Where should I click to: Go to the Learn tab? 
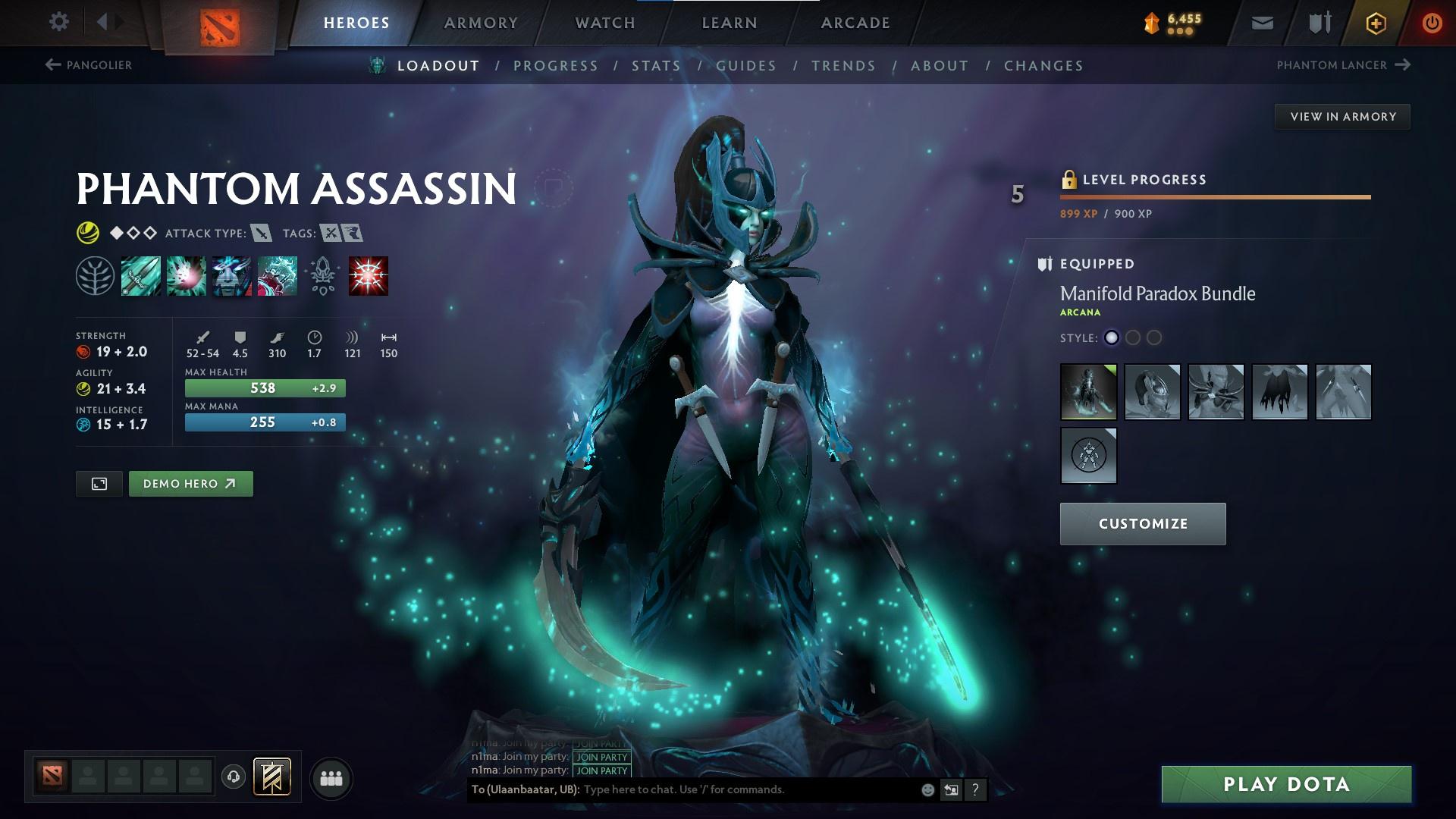pos(730,23)
